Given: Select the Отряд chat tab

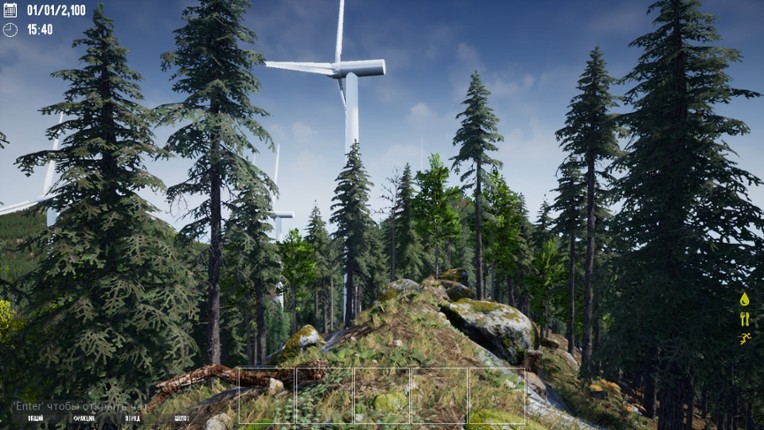Looking at the screenshot, I should (x=133, y=419).
